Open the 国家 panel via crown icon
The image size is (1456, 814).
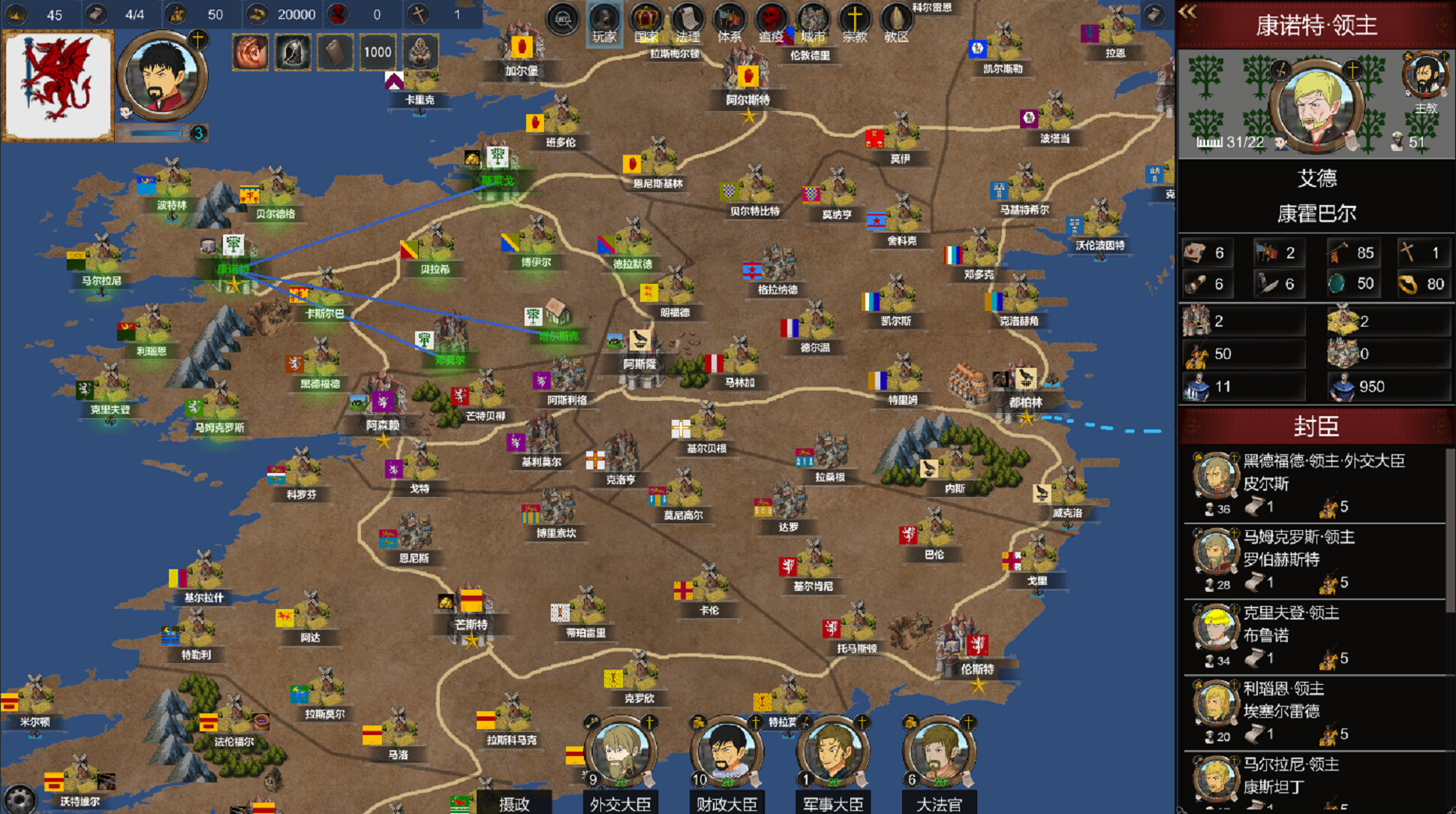tap(645, 17)
